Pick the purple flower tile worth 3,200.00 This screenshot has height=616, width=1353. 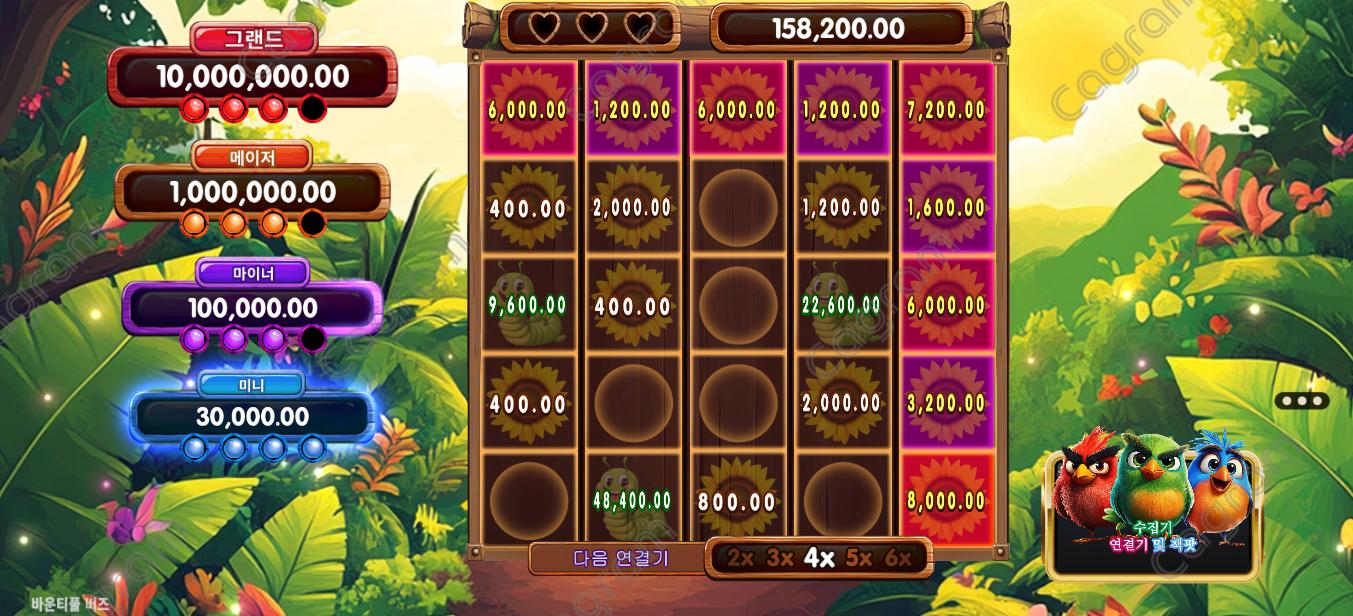[x=946, y=402]
